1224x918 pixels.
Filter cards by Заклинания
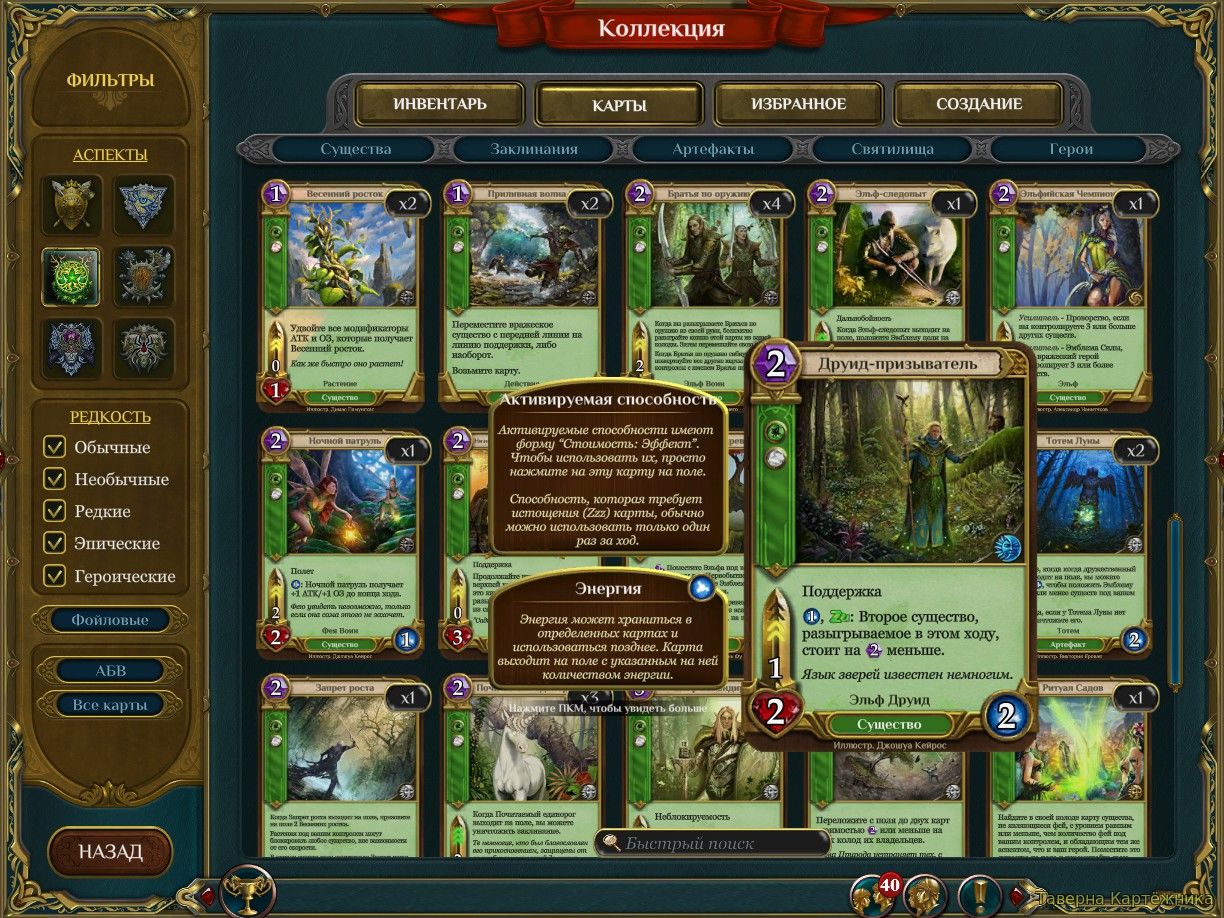tap(534, 149)
